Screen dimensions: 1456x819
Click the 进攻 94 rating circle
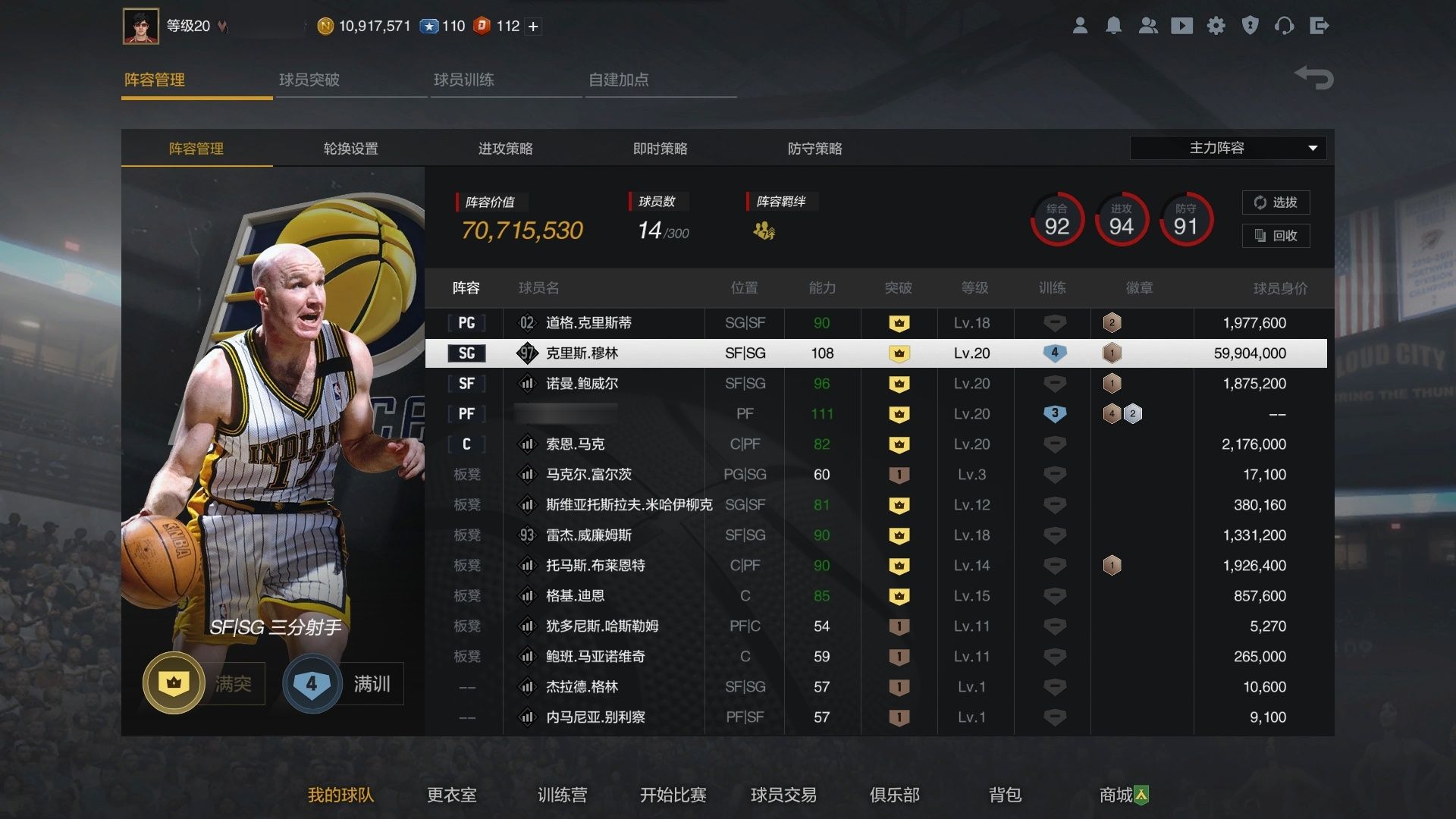(x=1121, y=220)
